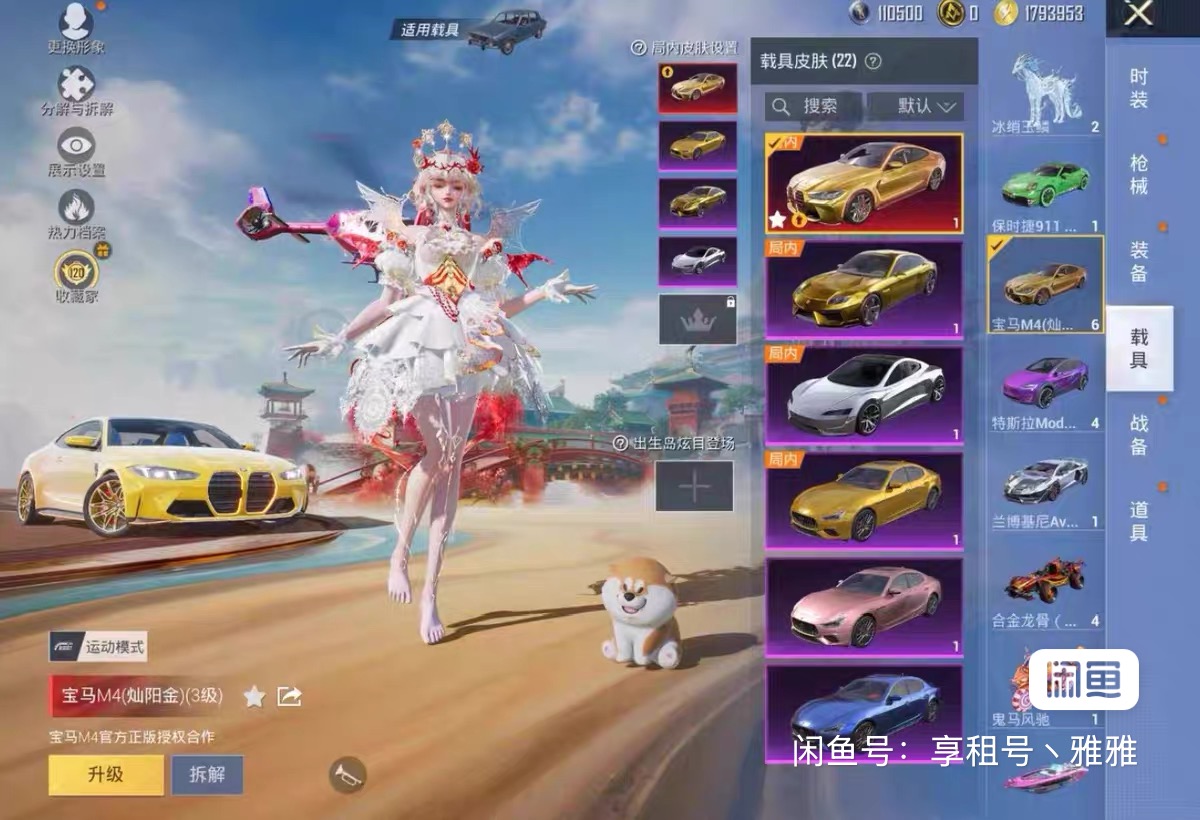The width and height of the screenshot is (1200, 820).
Task: Open the 搜索 search field
Action: [812, 106]
